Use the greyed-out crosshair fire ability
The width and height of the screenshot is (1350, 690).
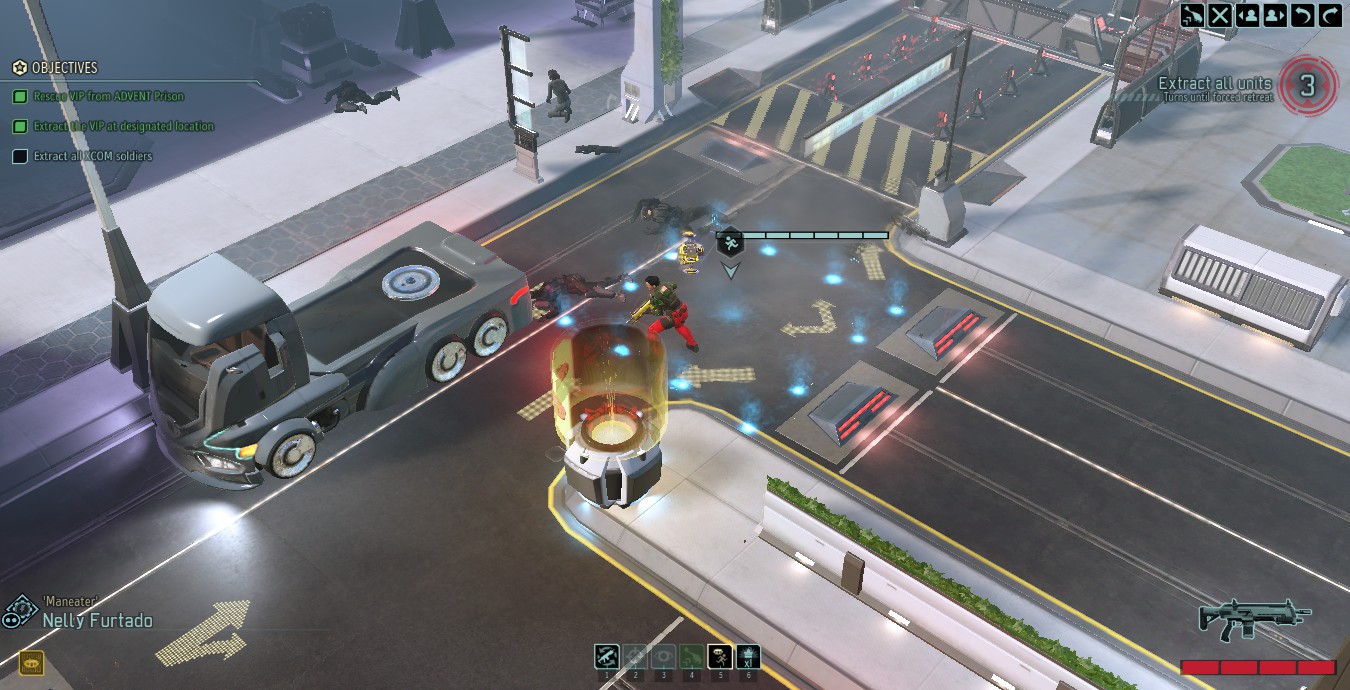[635, 657]
